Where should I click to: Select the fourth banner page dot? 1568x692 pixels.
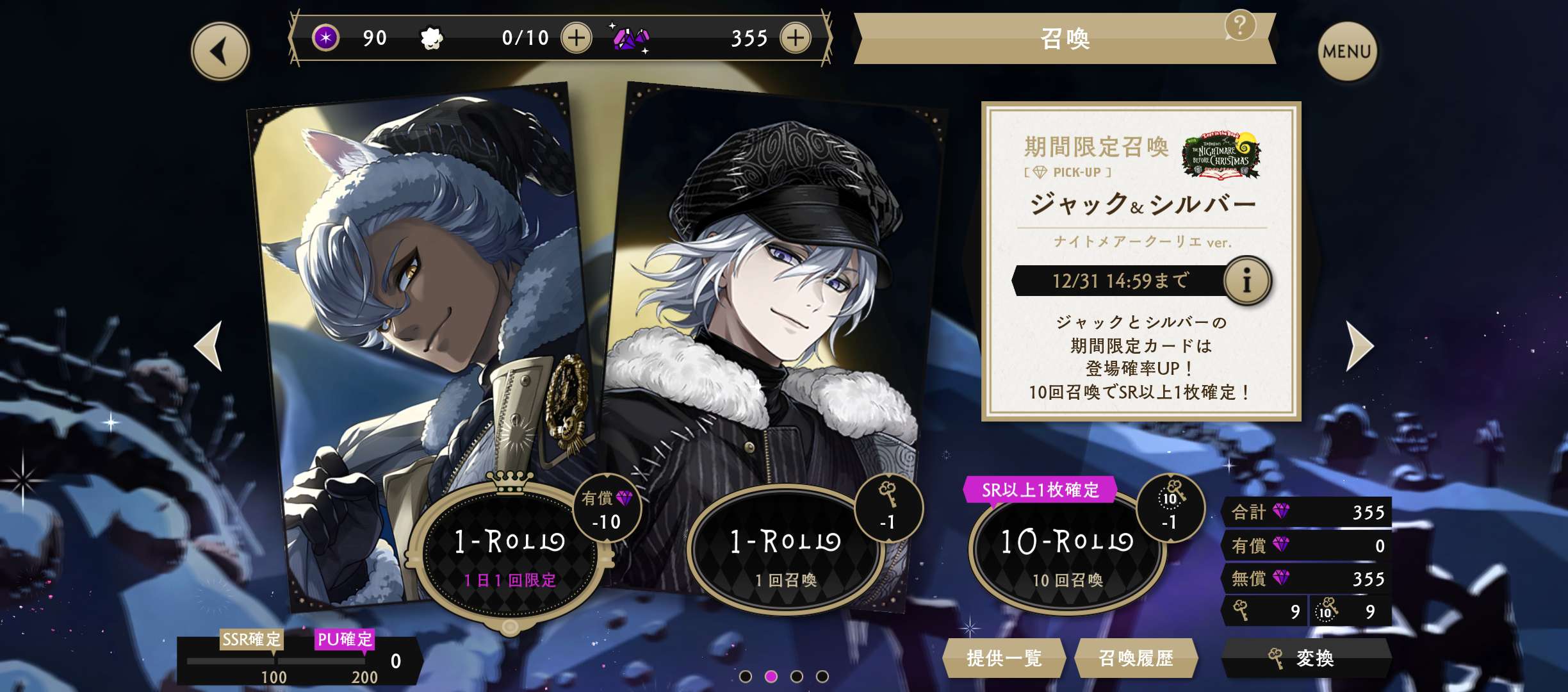822,677
